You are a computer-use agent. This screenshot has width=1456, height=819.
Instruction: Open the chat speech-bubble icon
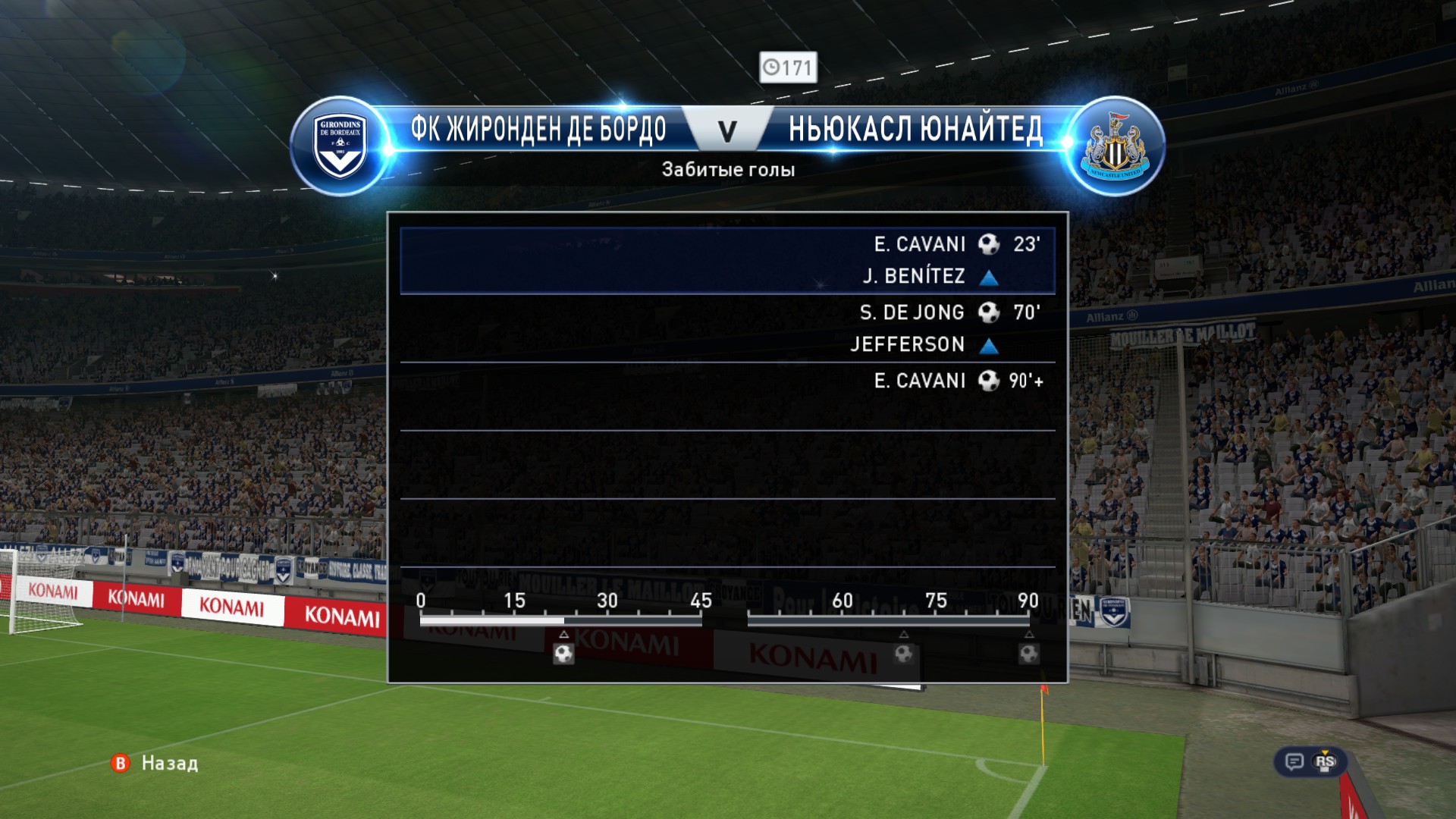point(1294,761)
